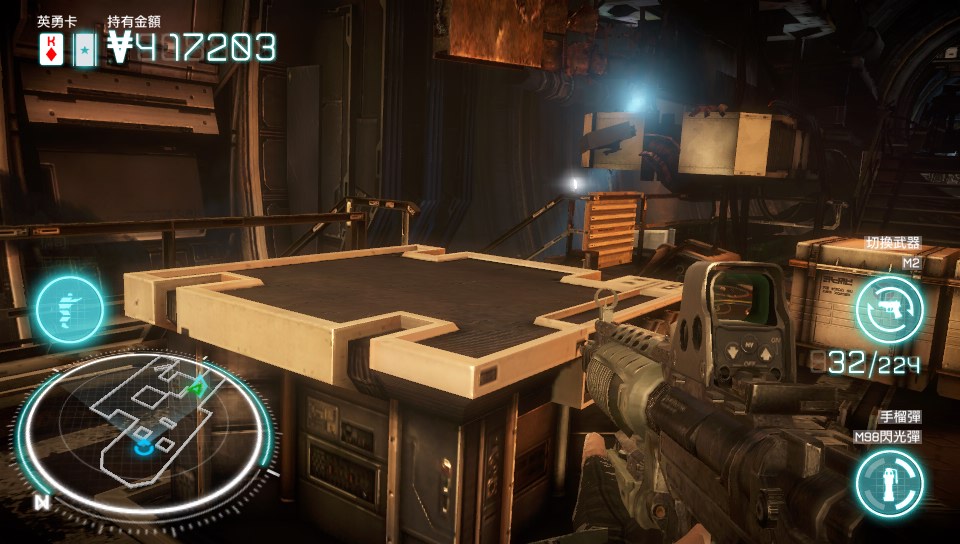Select the King of Diamonds valor card
The width and height of the screenshot is (960, 544).
(x=50, y=49)
